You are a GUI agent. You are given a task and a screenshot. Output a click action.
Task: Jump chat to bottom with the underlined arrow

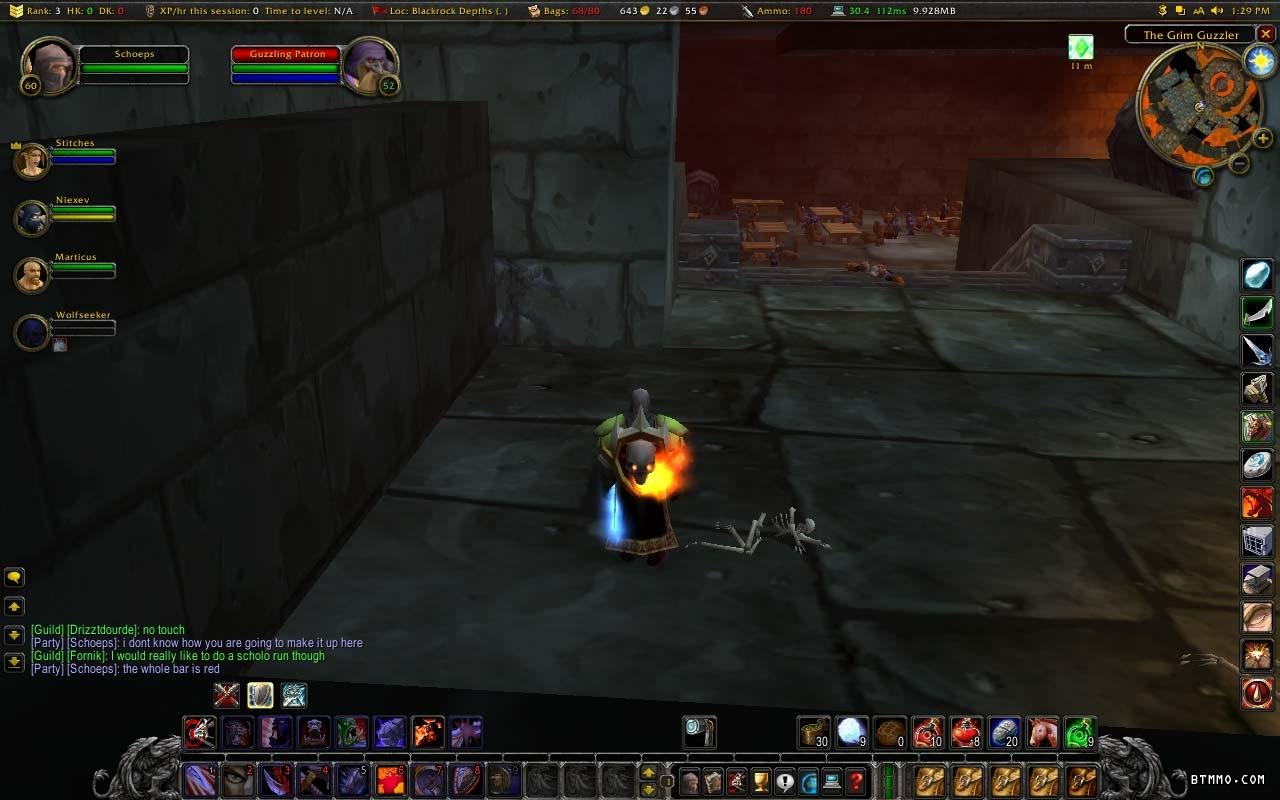(x=15, y=661)
